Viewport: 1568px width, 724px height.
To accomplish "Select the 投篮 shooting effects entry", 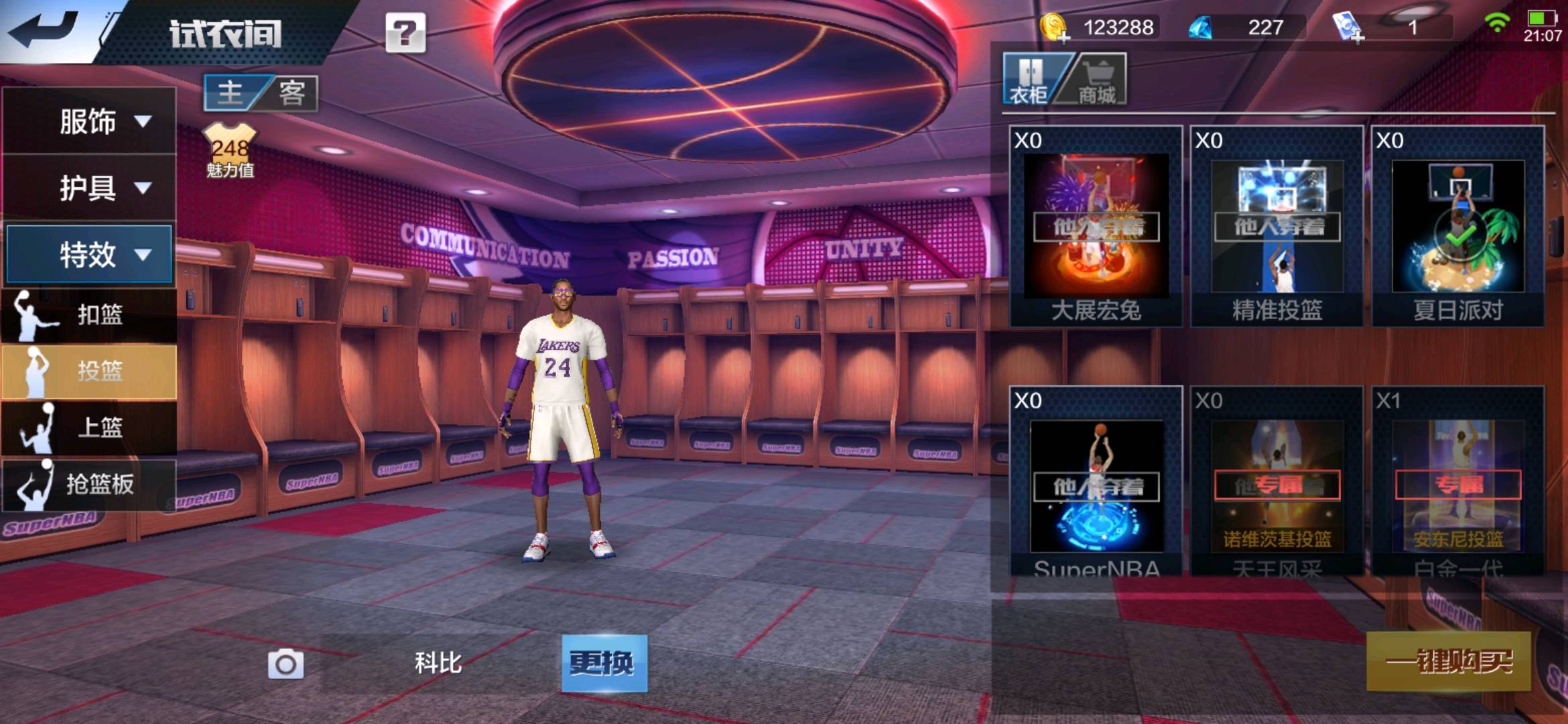I will [x=88, y=371].
